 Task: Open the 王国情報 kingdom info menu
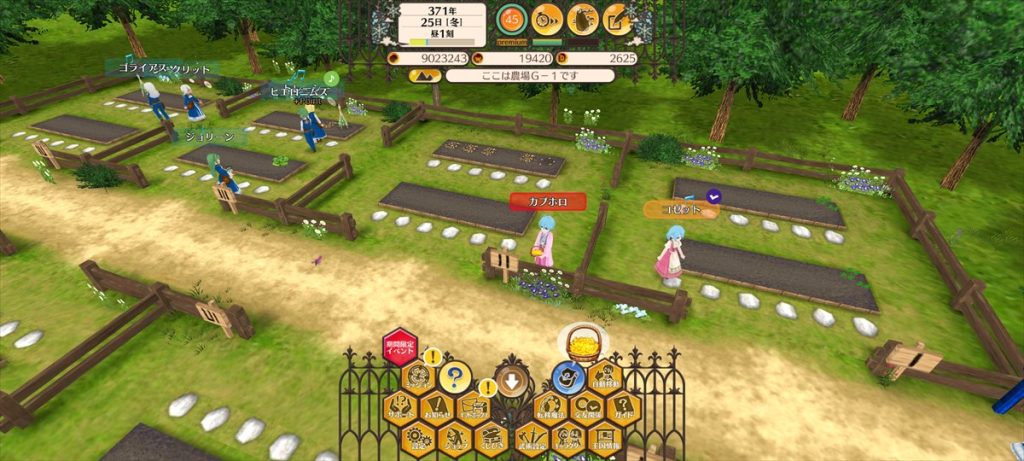(606, 436)
